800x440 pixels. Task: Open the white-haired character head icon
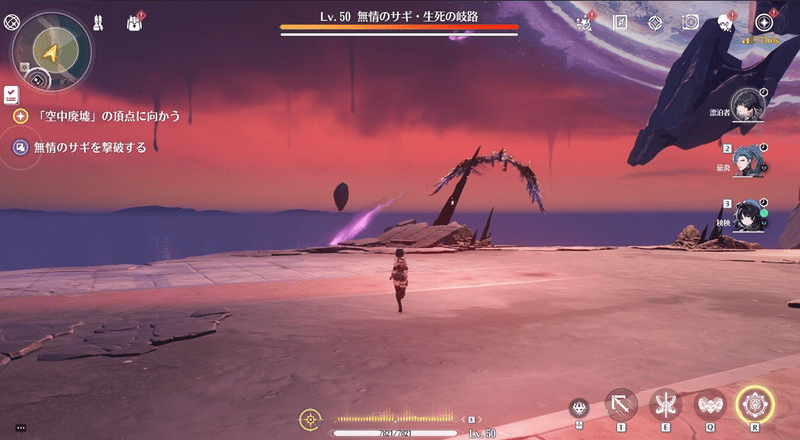click(724, 22)
